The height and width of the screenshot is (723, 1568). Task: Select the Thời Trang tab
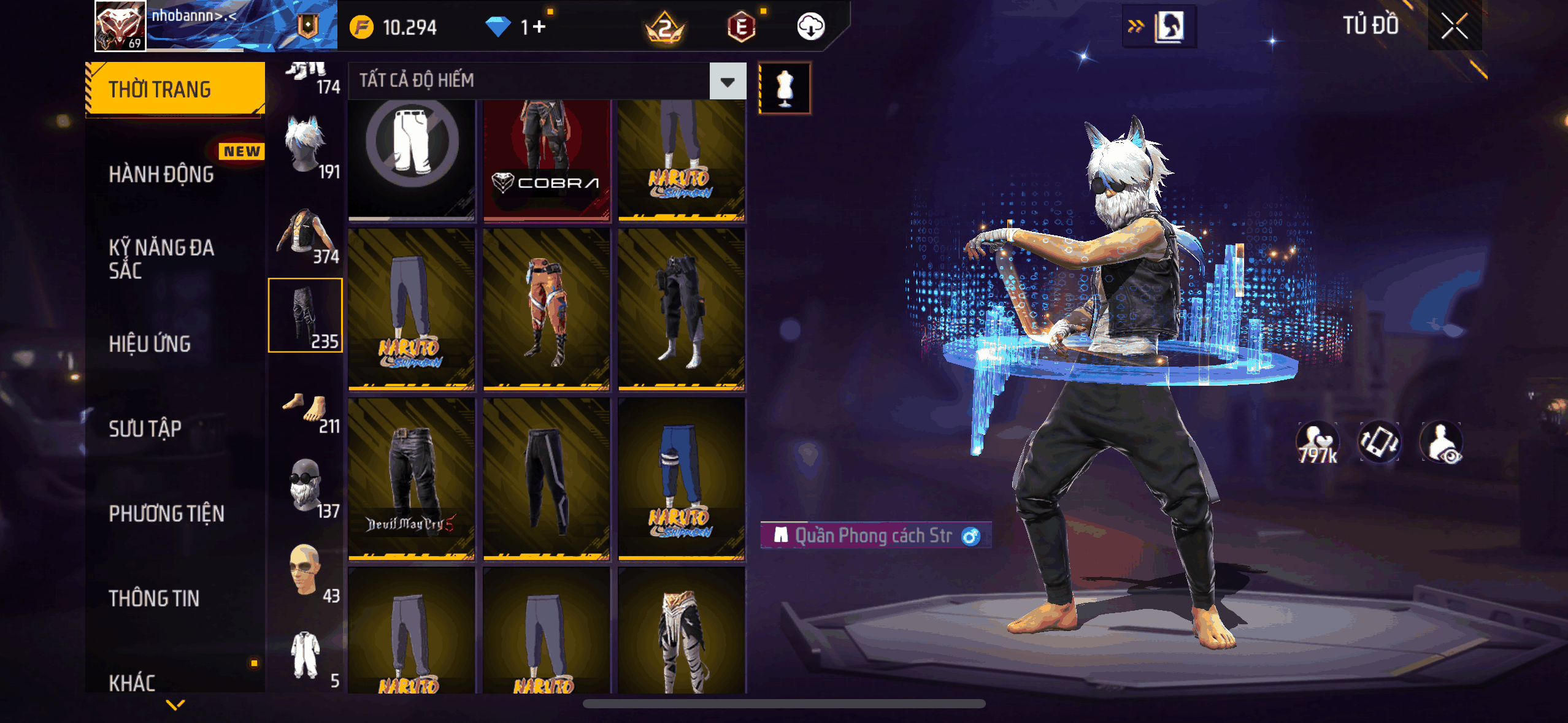(x=175, y=89)
